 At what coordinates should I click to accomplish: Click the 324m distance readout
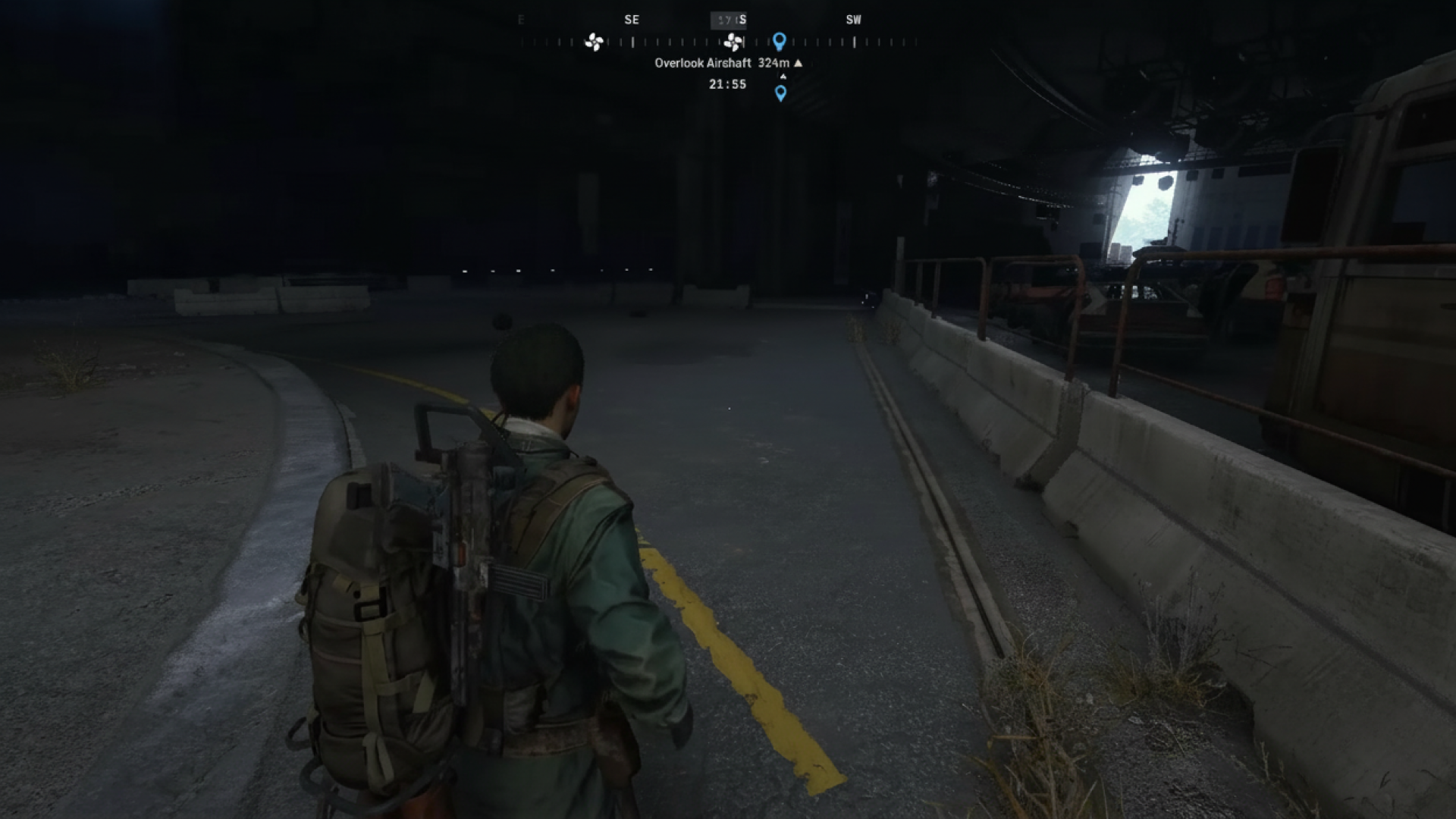(x=775, y=64)
